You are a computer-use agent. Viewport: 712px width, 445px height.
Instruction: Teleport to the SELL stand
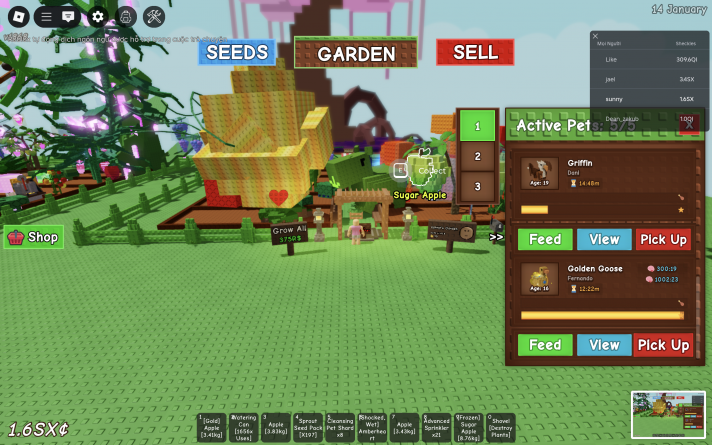475,52
